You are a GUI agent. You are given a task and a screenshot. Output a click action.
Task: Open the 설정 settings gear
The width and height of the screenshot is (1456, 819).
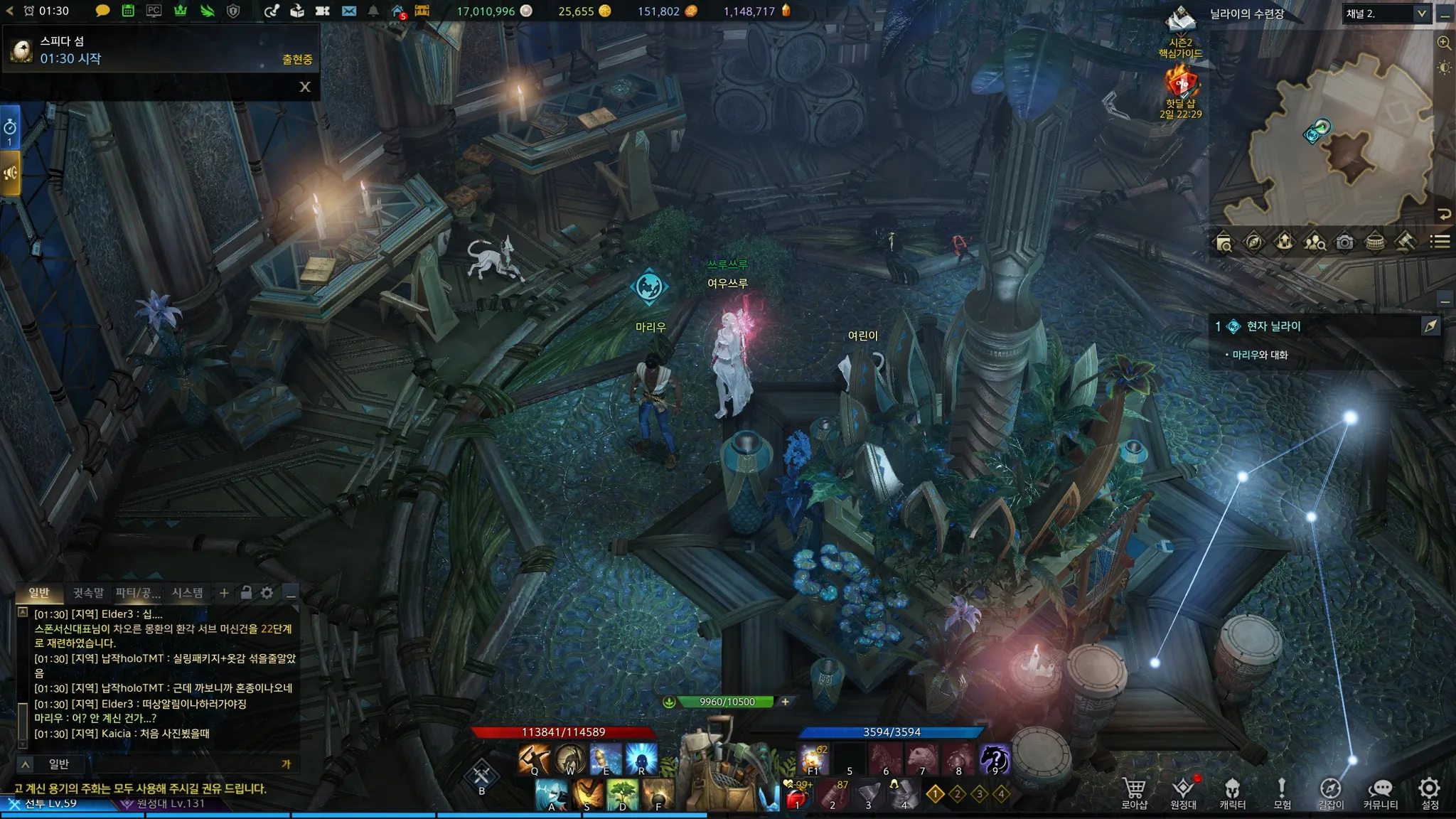pyautogui.click(x=1429, y=792)
